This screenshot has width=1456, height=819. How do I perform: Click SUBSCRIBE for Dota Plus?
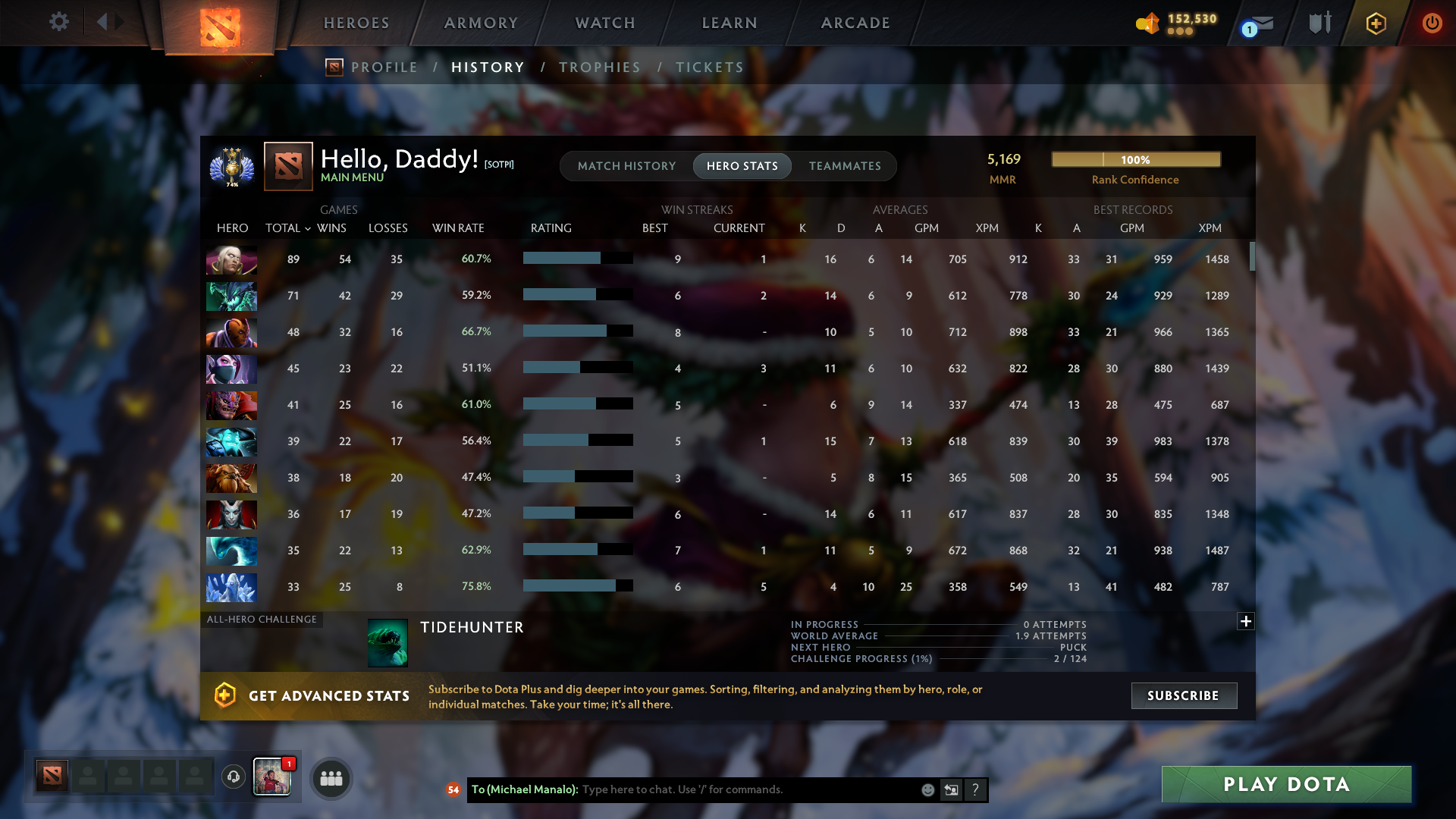click(1184, 695)
